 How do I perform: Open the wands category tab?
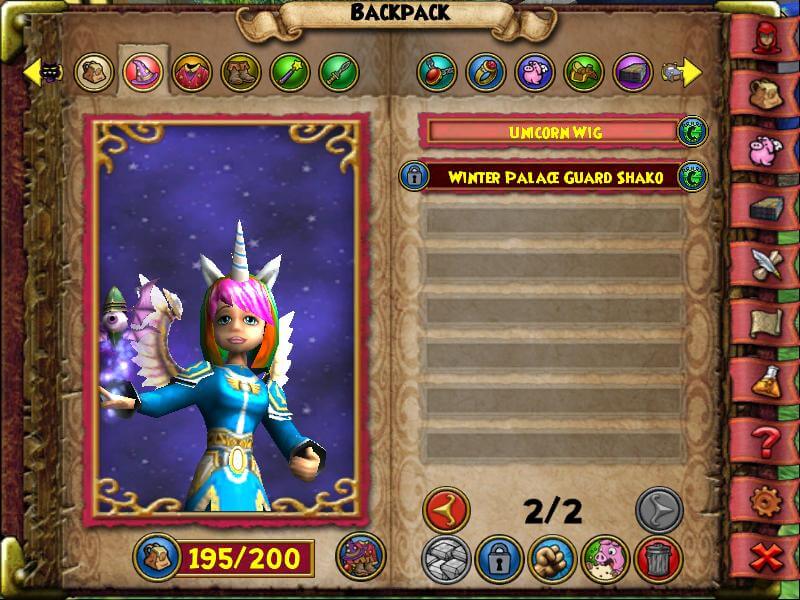(289, 72)
